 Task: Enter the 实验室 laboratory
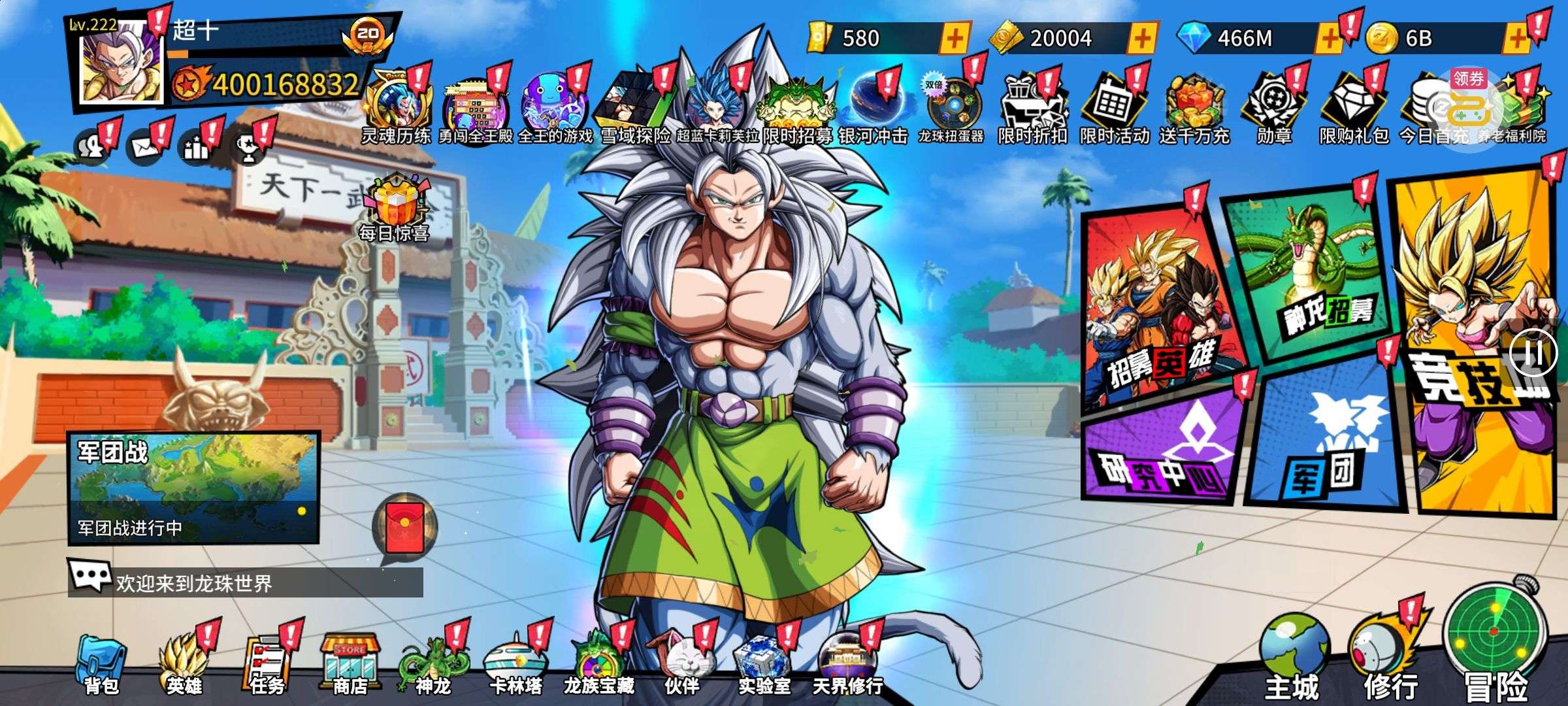(764, 664)
